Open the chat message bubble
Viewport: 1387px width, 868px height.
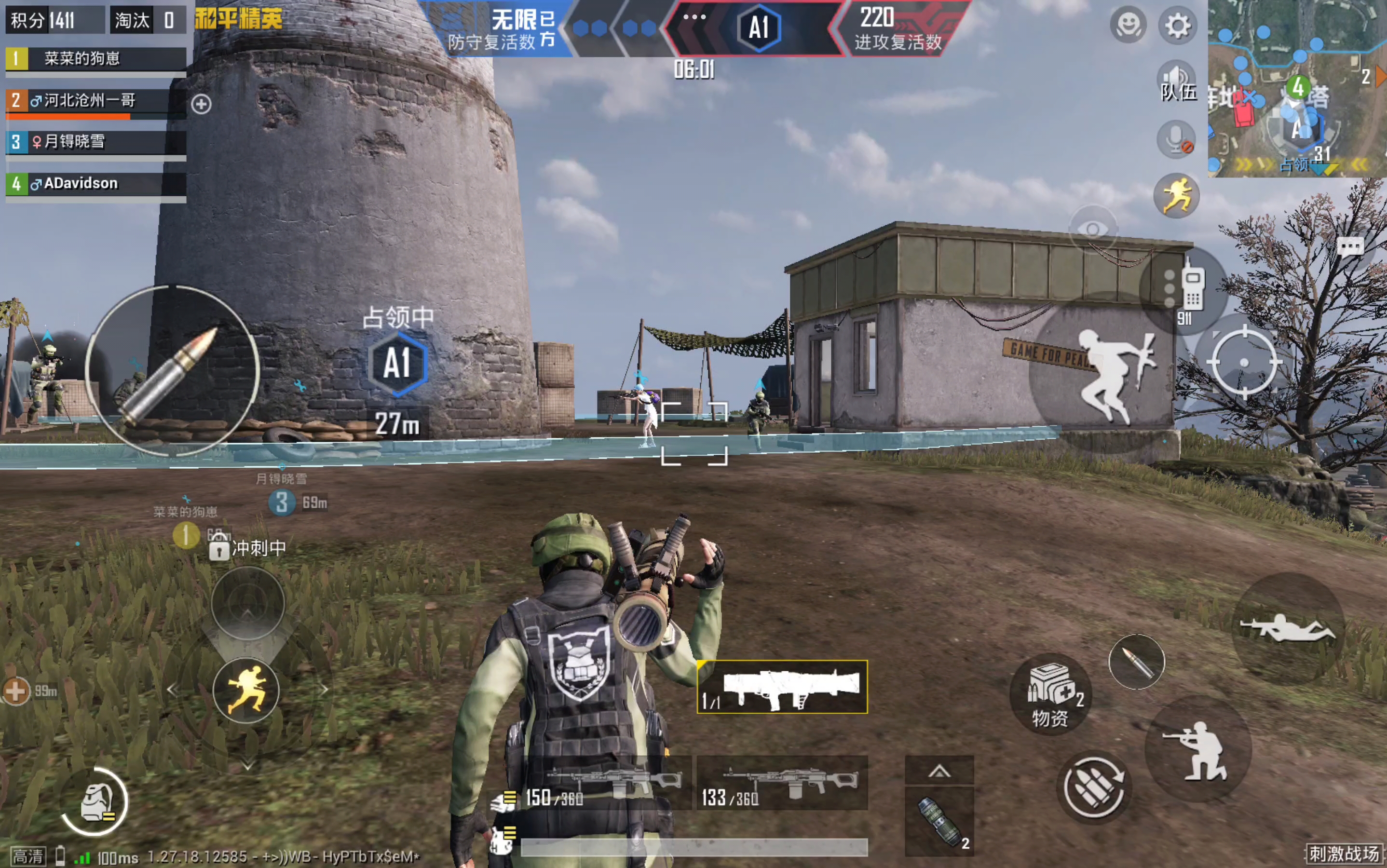(1350, 247)
